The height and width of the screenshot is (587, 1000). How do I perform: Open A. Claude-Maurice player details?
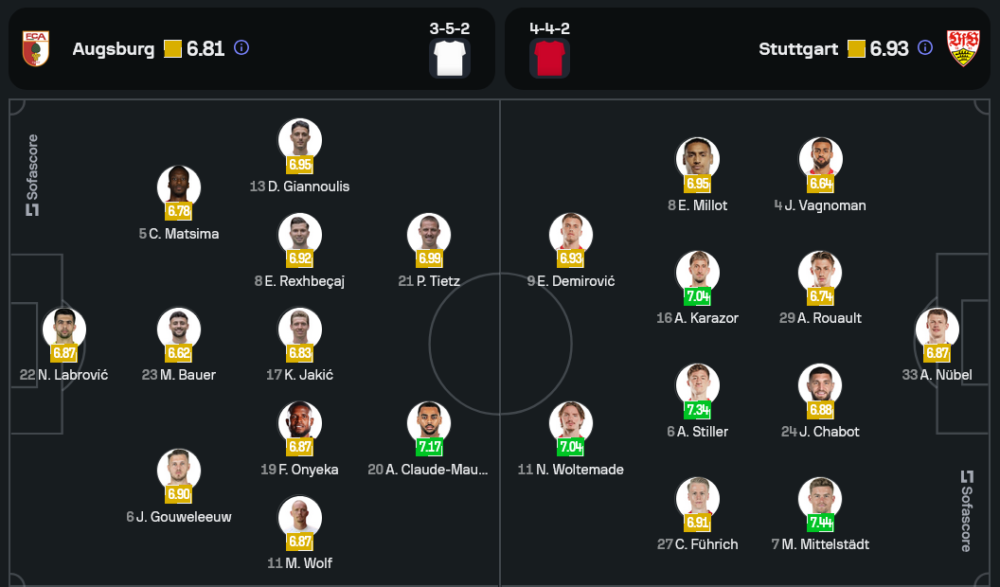[x=429, y=424]
